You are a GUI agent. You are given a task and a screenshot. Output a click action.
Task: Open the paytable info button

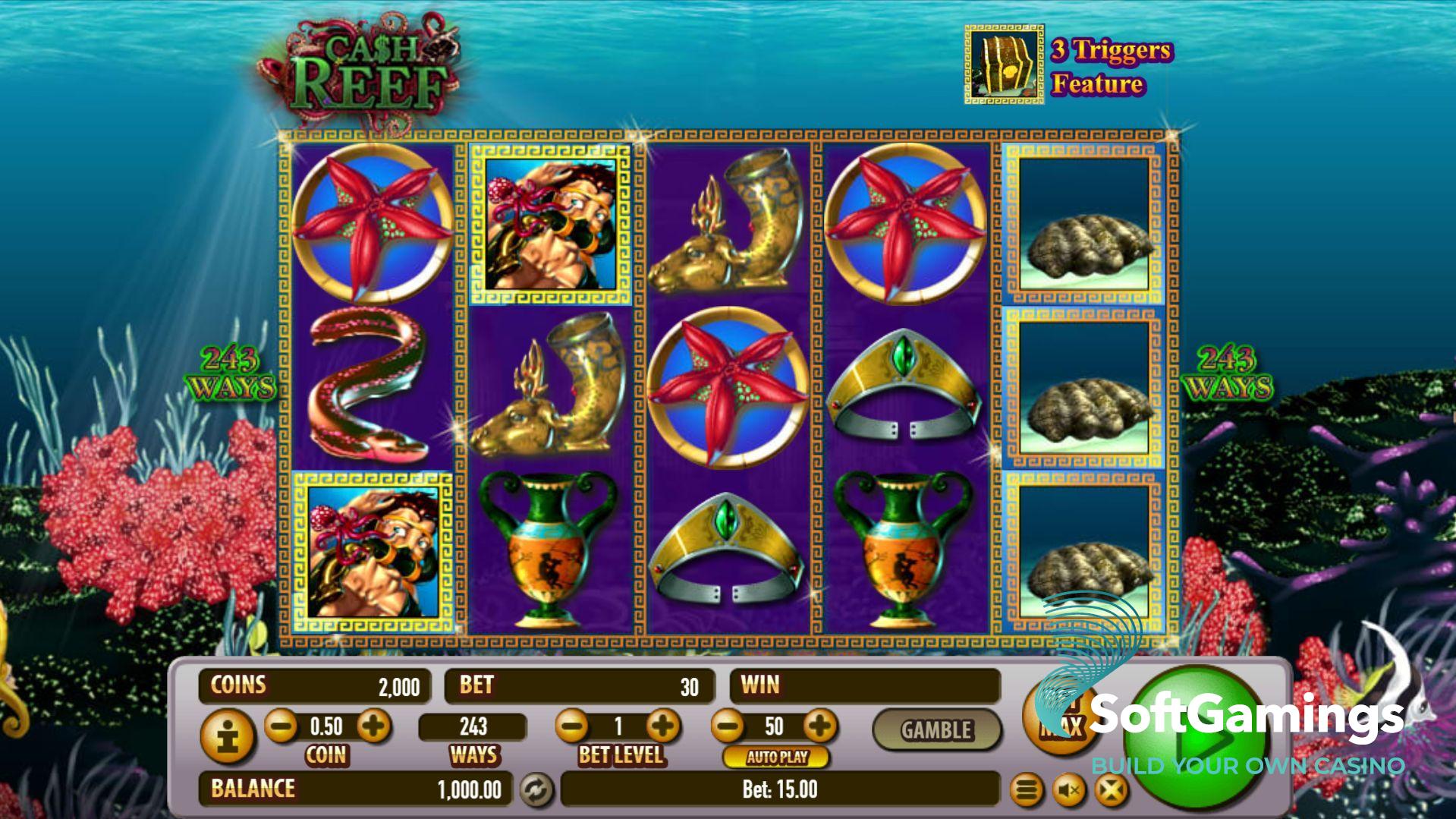[226, 736]
